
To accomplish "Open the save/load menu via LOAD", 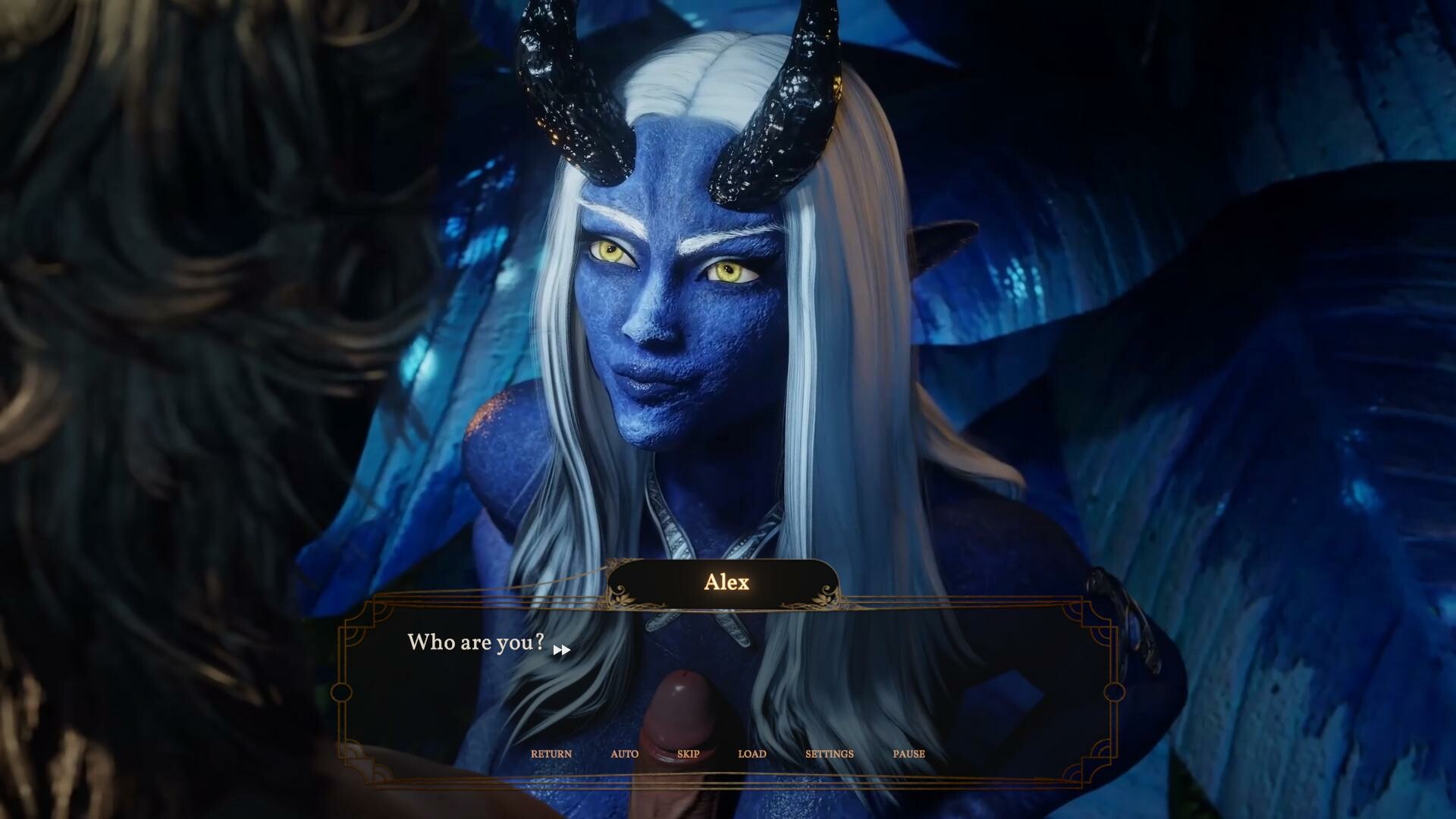I will click(x=752, y=754).
